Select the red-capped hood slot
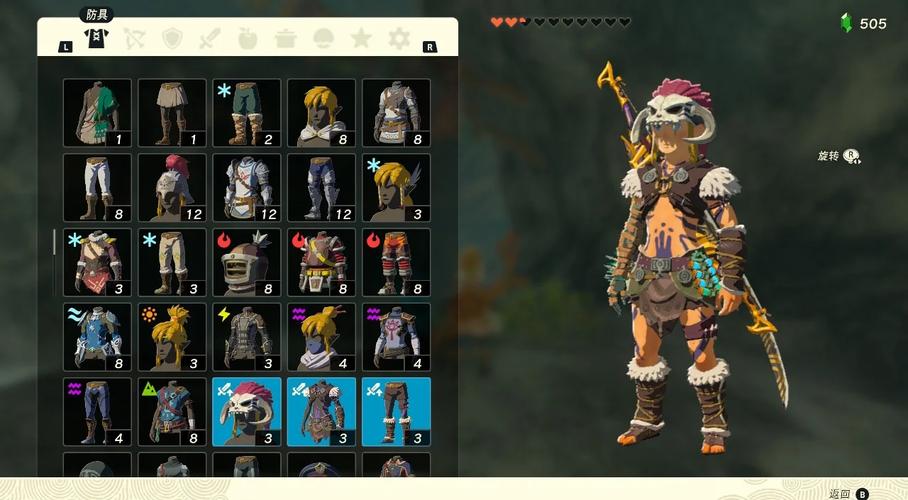Image resolution: width=908 pixels, height=500 pixels. (172, 187)
